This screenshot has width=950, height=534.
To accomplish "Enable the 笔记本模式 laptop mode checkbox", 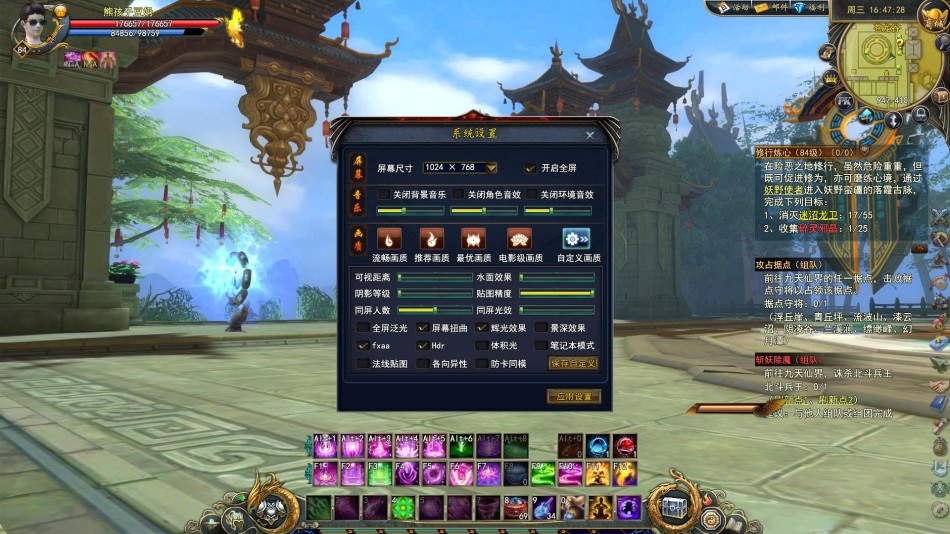I will click(x=540, y=345).
